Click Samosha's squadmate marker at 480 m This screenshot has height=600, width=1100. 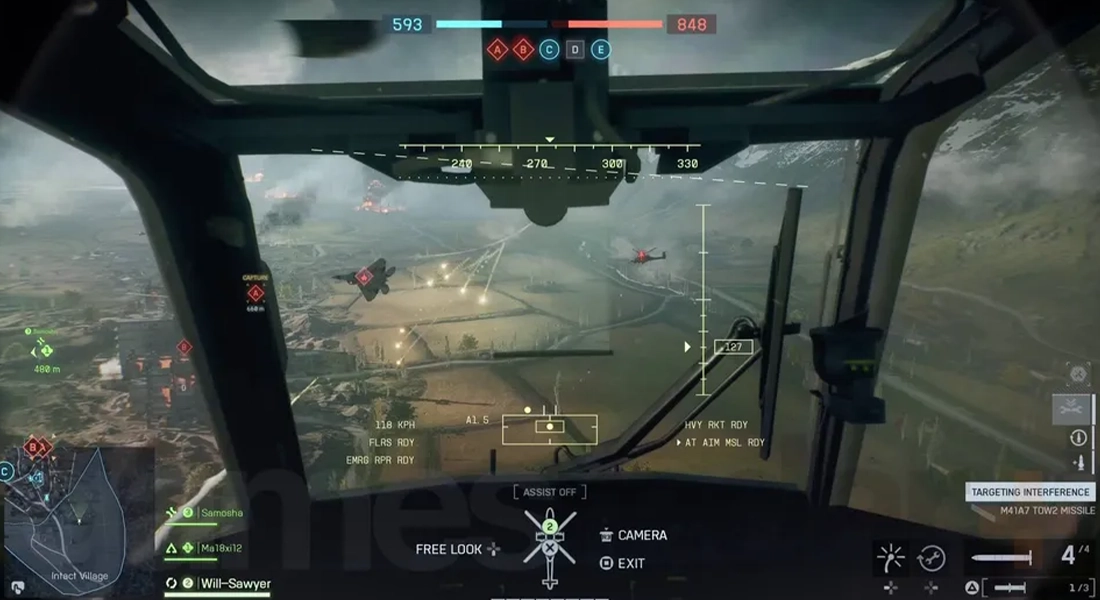coord(43,350)
